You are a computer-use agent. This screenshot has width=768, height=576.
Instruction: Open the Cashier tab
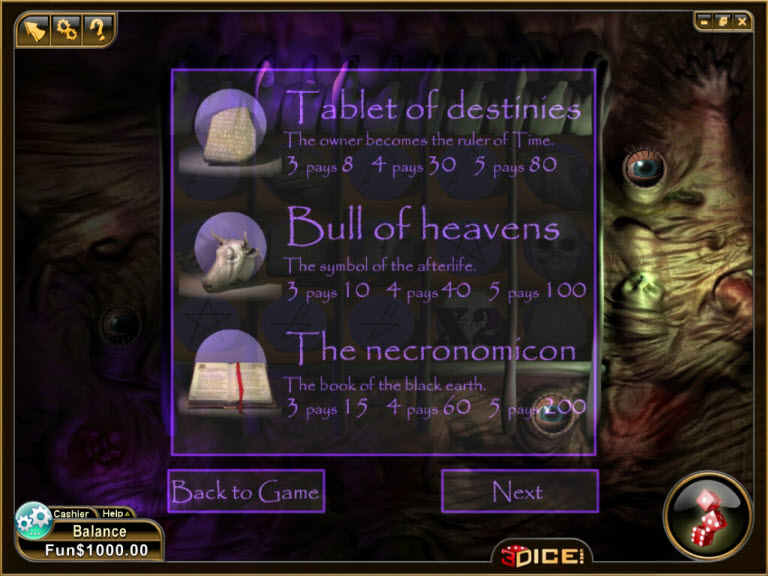click(71, 514)
